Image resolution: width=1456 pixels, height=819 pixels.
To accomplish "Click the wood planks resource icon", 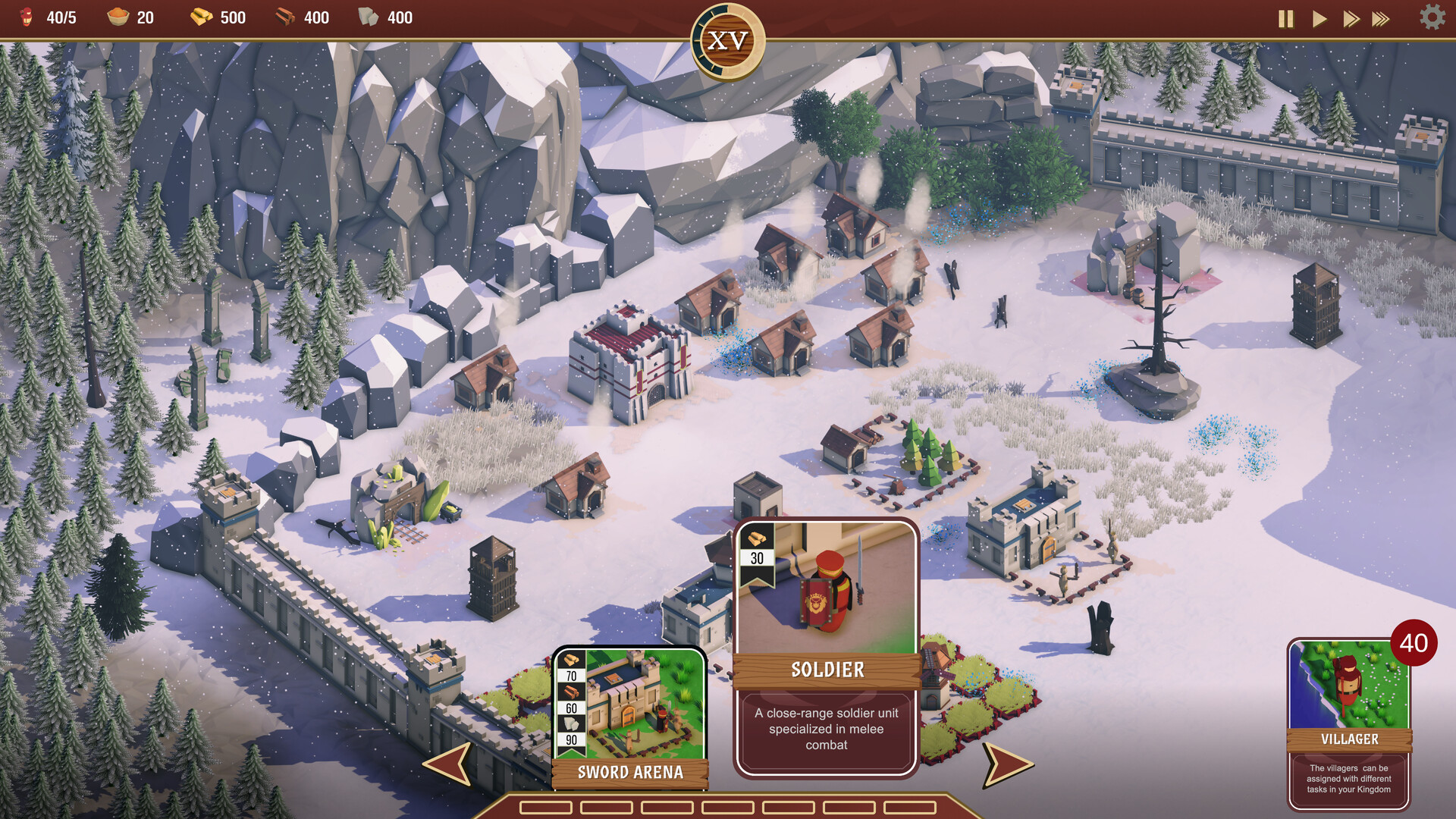I will click(287, 17).
